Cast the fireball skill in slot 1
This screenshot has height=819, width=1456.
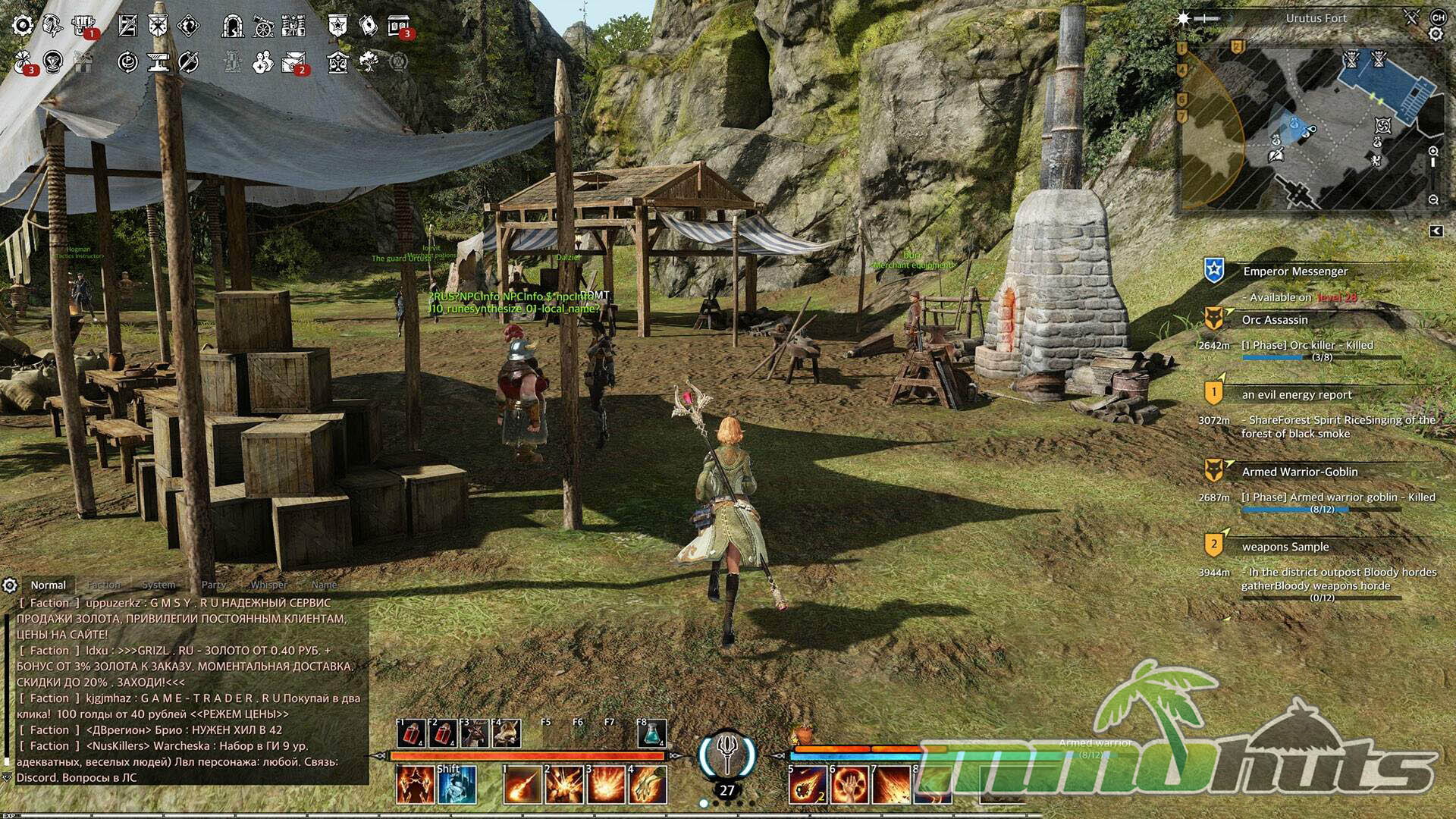(x=522, y=784)
